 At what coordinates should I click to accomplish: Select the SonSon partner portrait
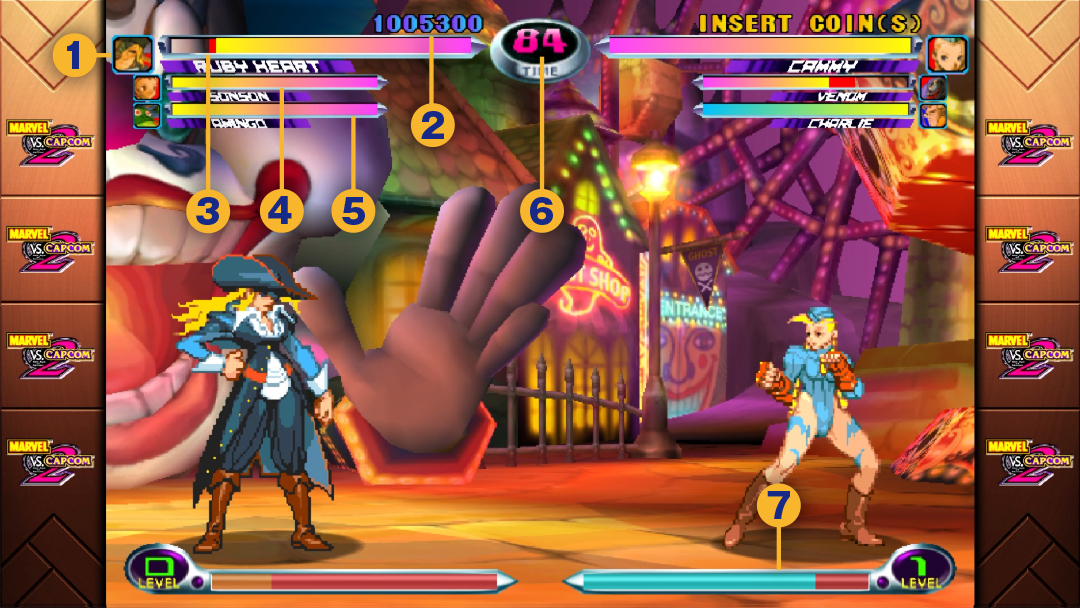147,88
